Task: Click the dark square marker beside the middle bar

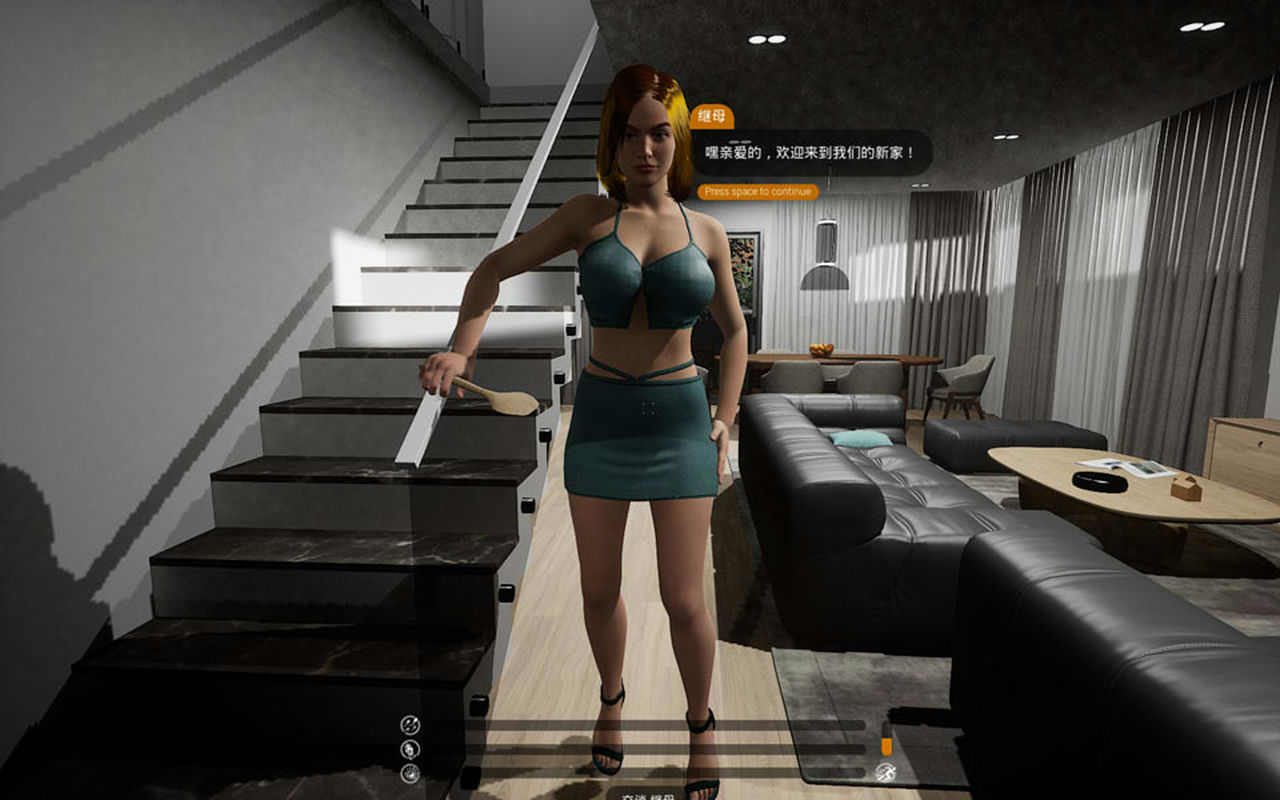Action: (x=473, y=748)
